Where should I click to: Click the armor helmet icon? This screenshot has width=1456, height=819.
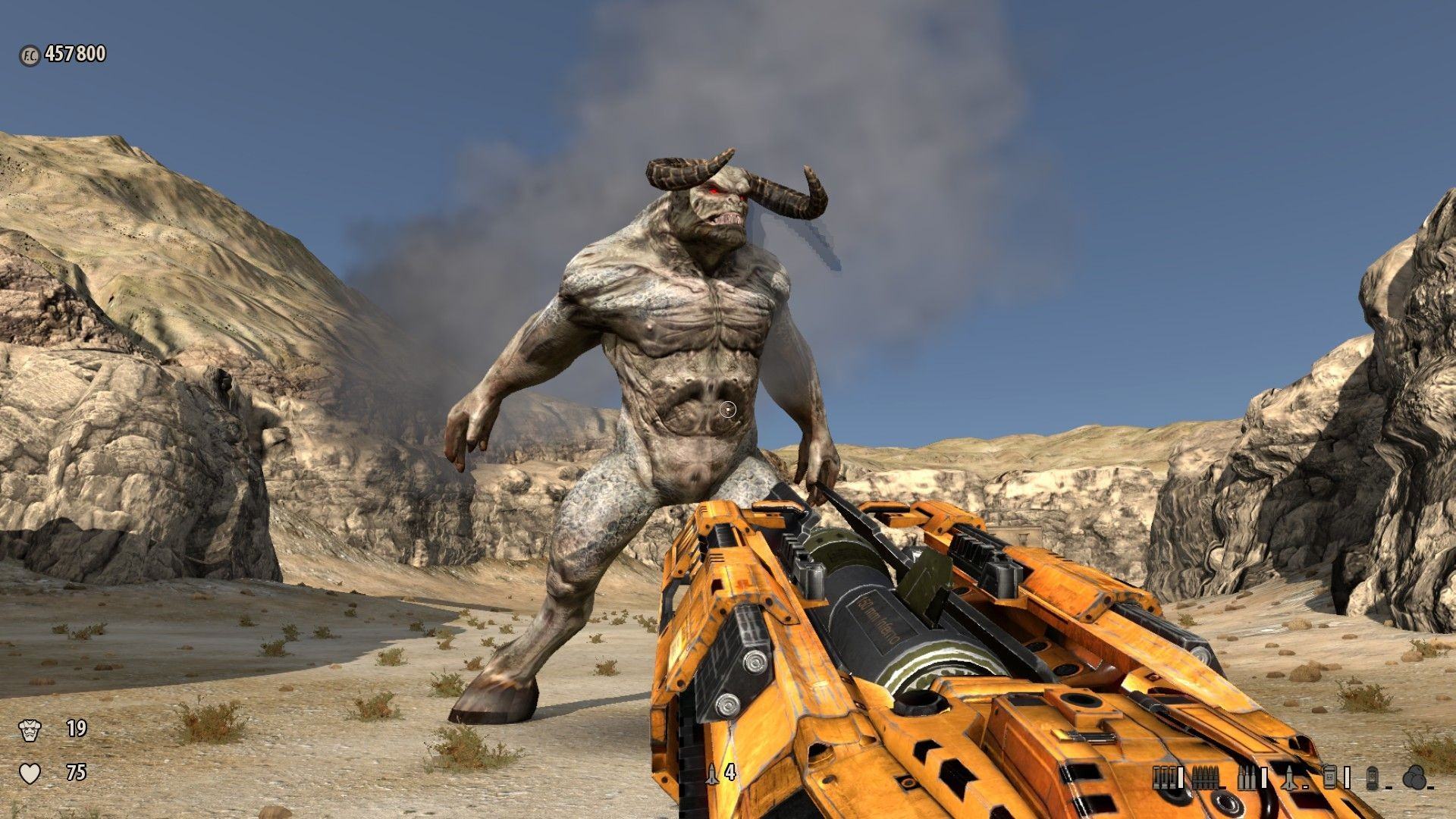pyautogui.click(x=30, y=730)
